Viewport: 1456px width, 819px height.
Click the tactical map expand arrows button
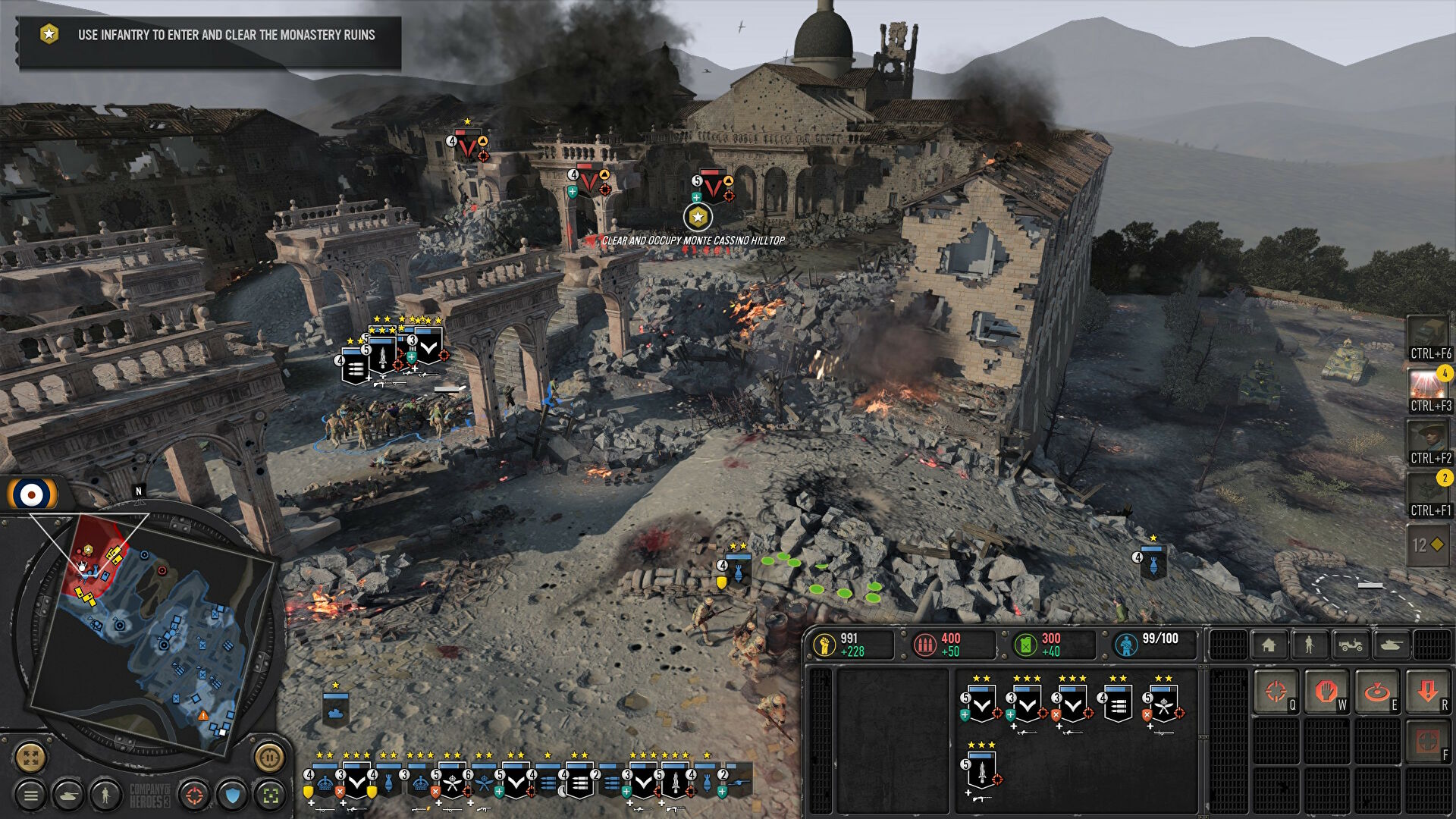pyautogui.click(x=31, y=757)
